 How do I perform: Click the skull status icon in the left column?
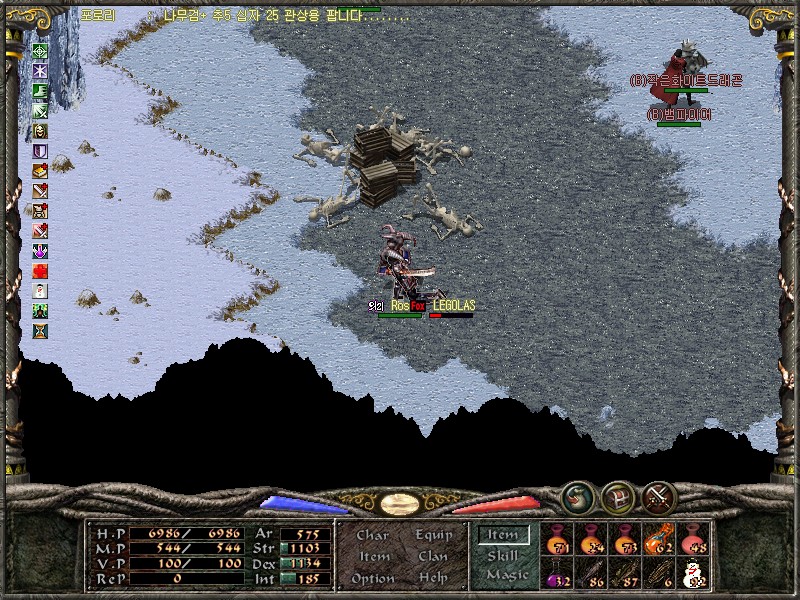(41, 130)
